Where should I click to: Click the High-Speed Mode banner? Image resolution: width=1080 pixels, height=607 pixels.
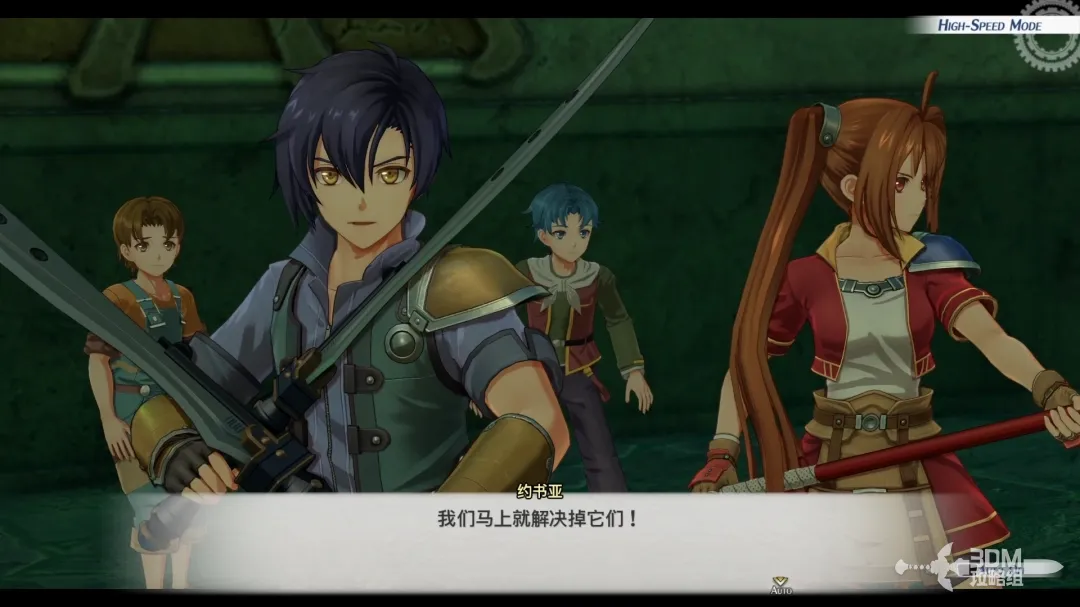(x=988, y=25)
